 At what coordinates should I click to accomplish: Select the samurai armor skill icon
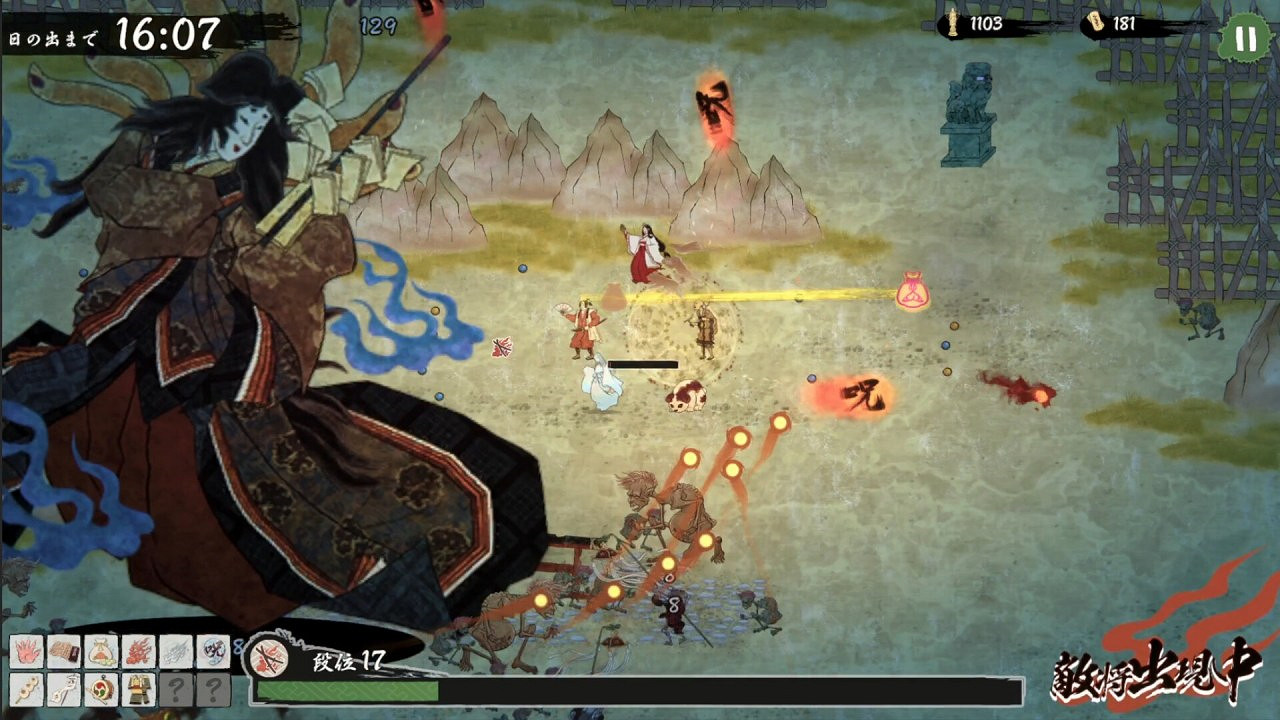coord(138,689)
